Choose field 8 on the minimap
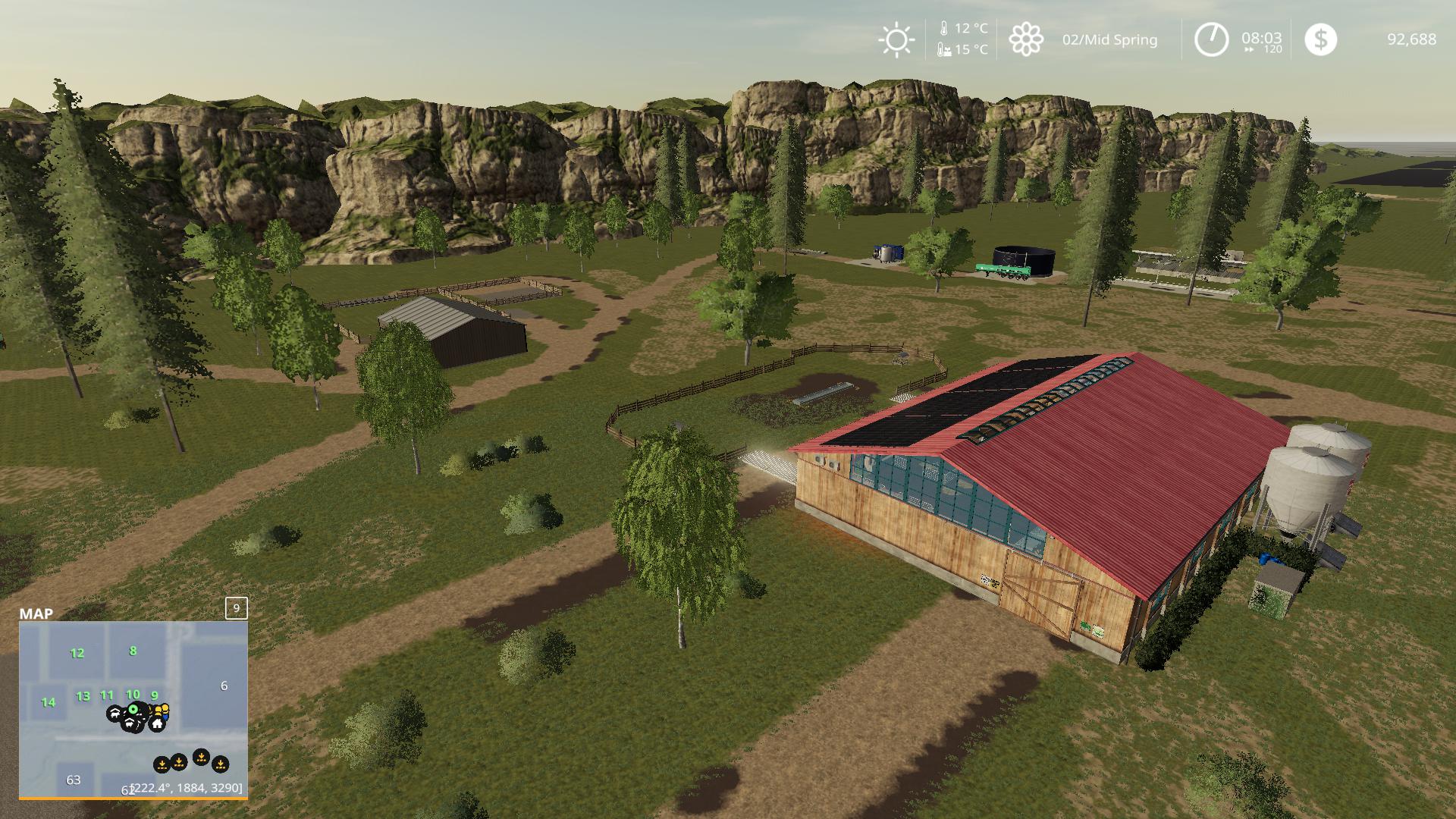This screenshot has width=1456, height=819. [133, 651]
